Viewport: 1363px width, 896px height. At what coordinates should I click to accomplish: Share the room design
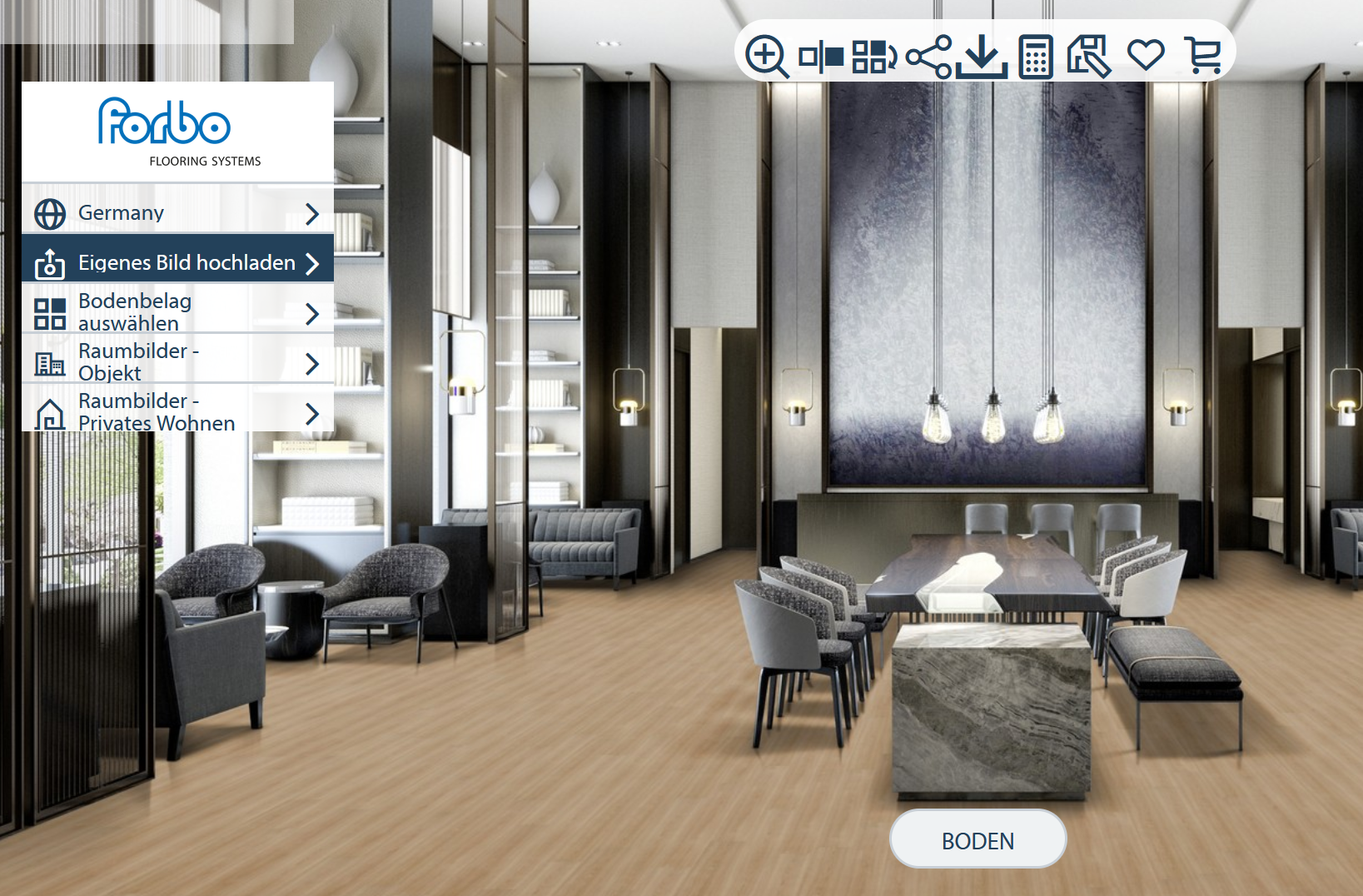(x=928, y=57)
